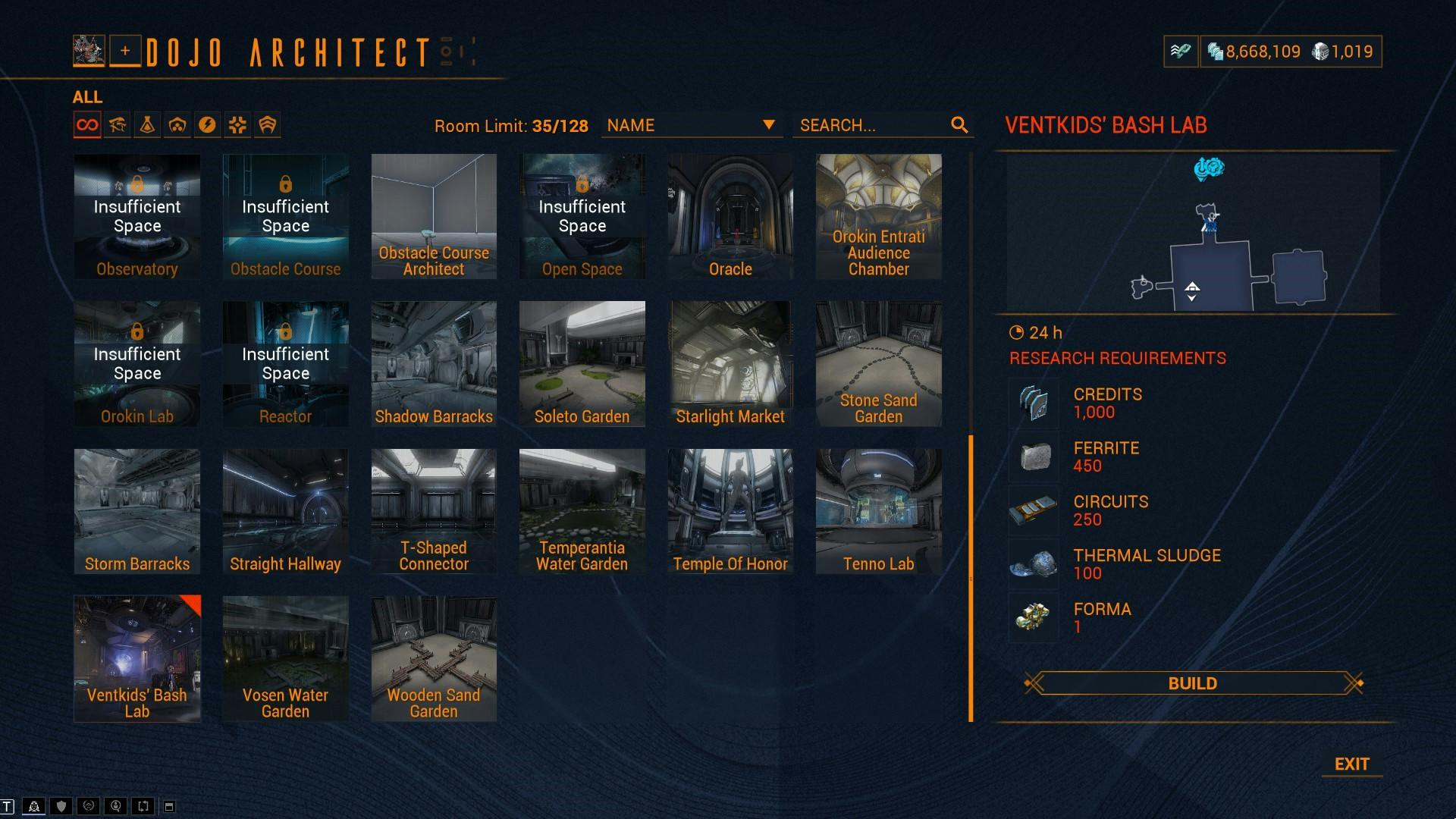Image resolution: width=1456 pixels, height=819 pixels.
Task: Select the infinity All rooms filter icon
Action: 86,124
